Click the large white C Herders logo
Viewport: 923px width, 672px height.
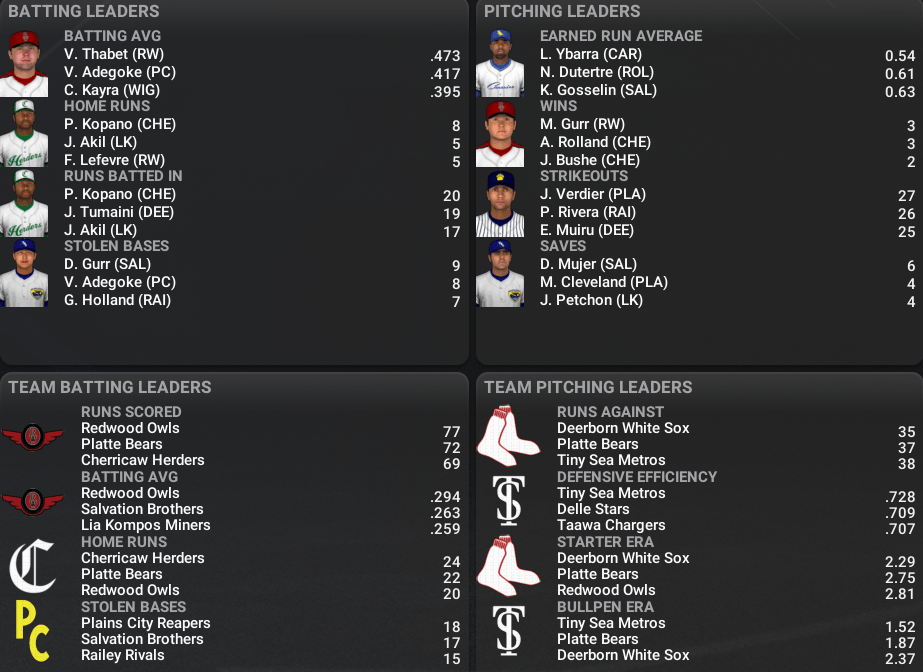click(x=32, y=567)
